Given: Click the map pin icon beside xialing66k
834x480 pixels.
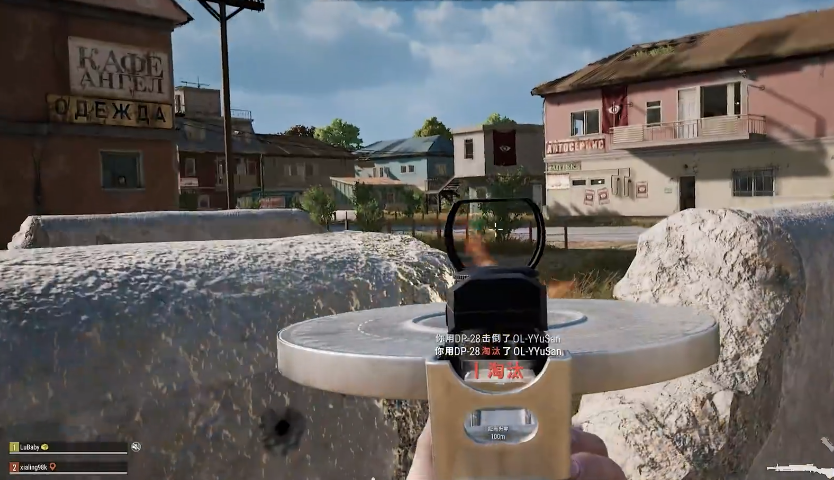Looking at the screenshot, I should tap(53, 466).
